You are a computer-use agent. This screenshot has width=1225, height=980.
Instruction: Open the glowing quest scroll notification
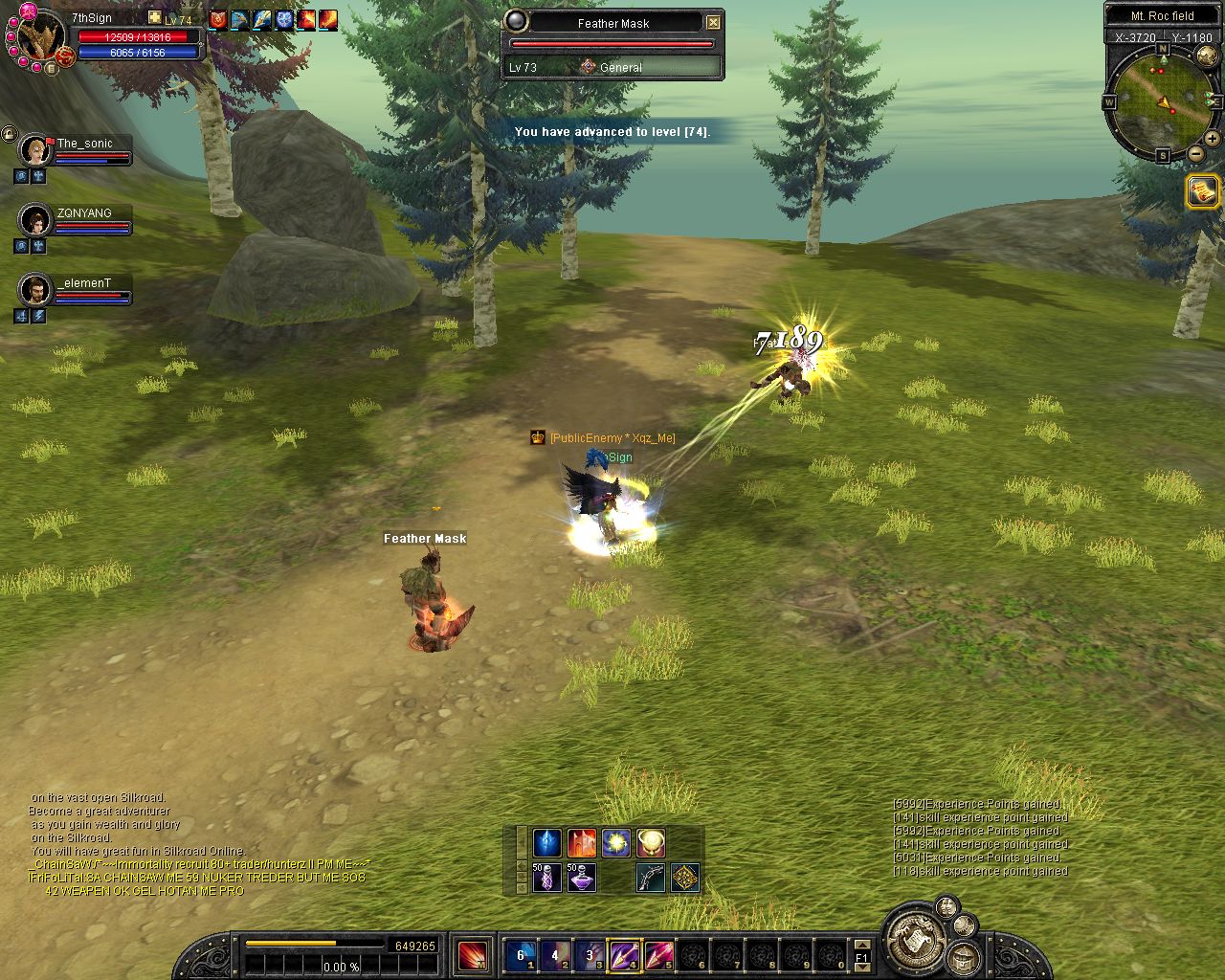click(1202, 191)
